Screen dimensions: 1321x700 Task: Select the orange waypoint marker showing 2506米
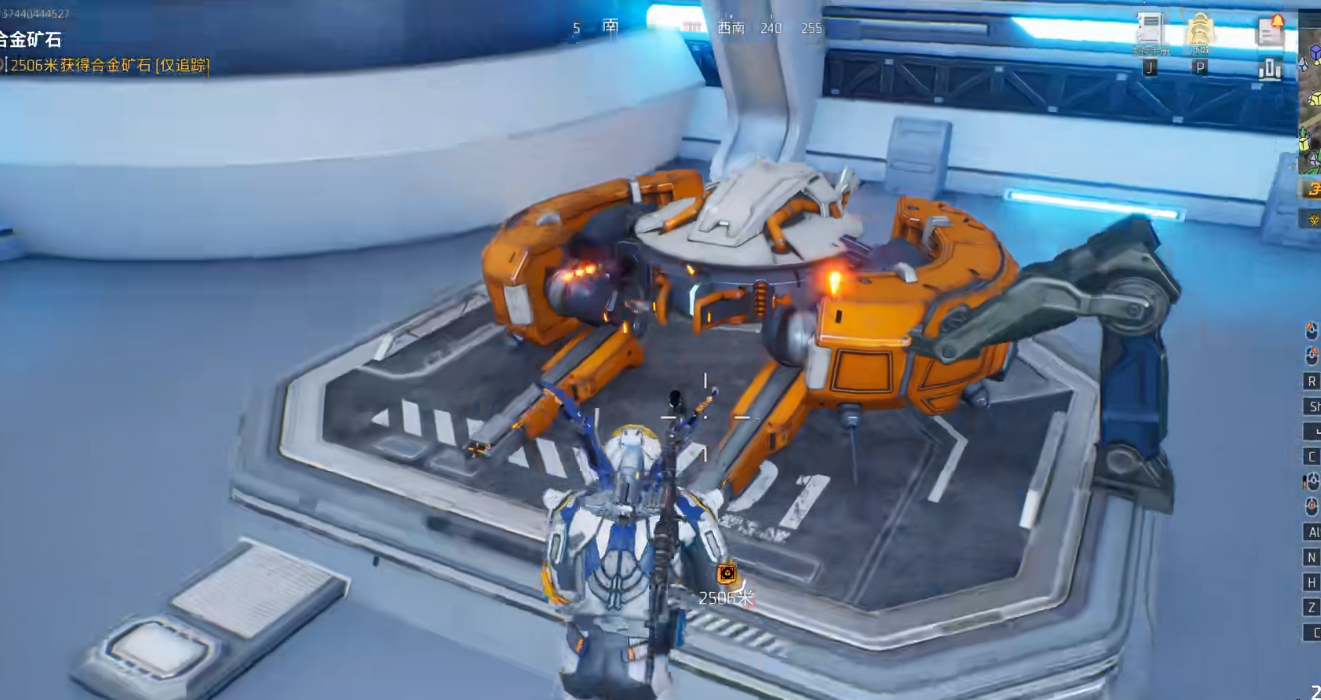pos(727,574)
